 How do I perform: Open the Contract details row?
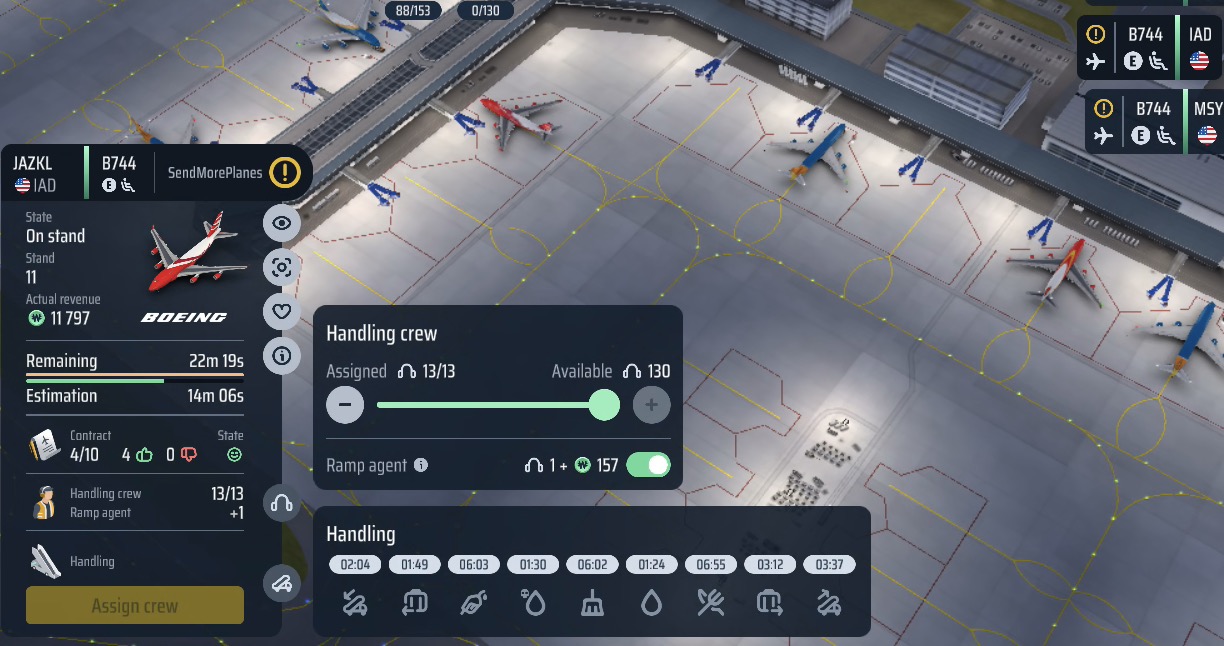pos(135,445)
